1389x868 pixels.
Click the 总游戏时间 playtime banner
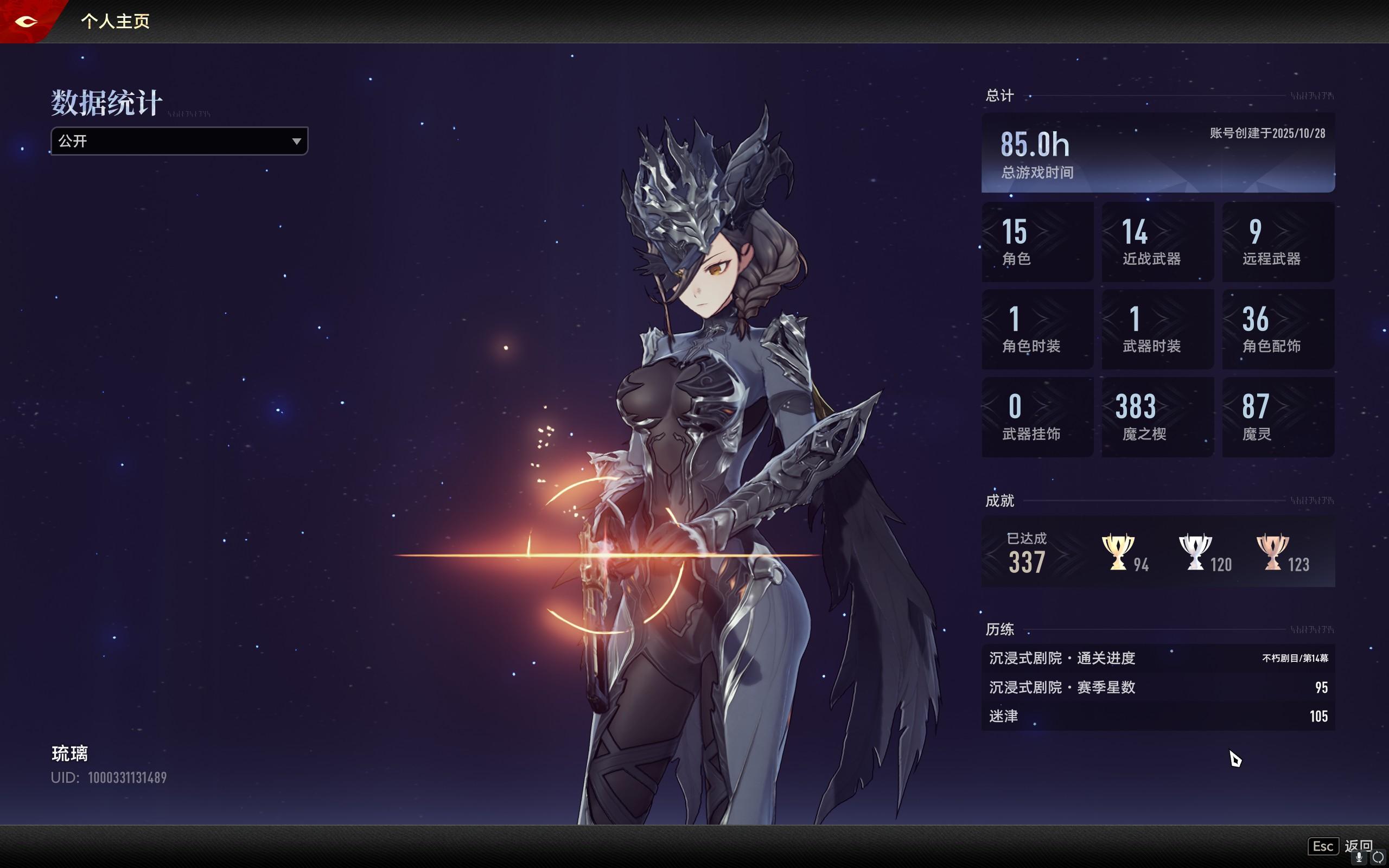(x=1157, y=152)
